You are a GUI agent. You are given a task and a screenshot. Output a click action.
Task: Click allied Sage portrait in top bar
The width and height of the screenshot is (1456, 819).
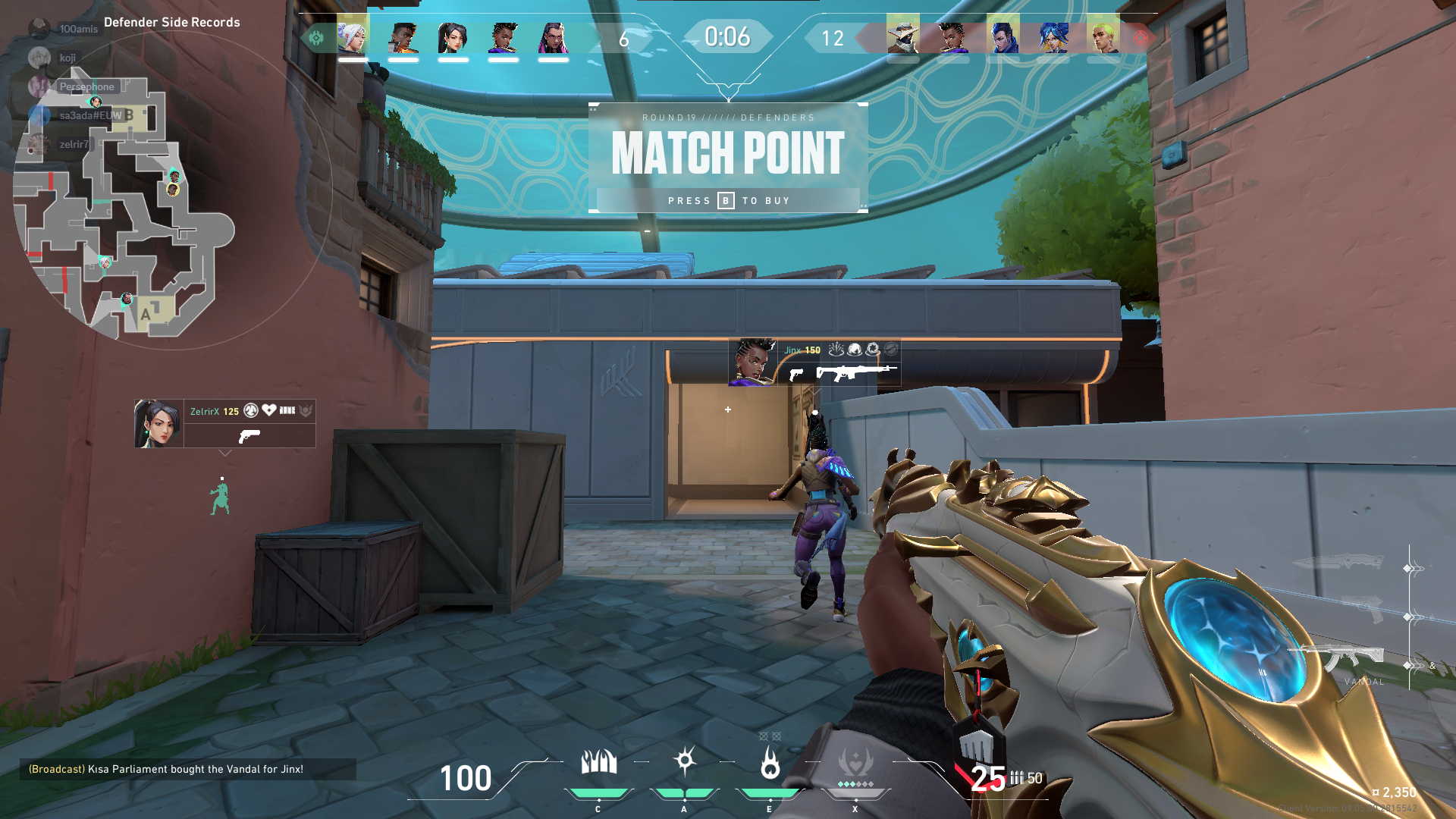click(453, 36)
